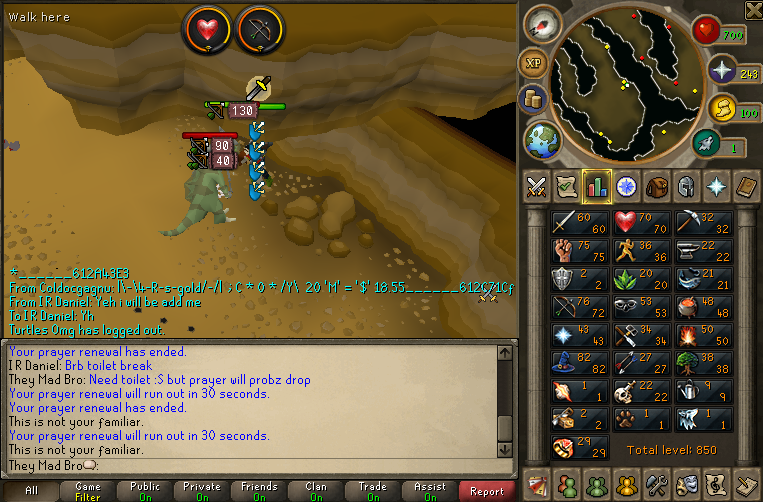Switch chat to the Clan tab
The width and height of the screenshot is (763, 502).
316,491
